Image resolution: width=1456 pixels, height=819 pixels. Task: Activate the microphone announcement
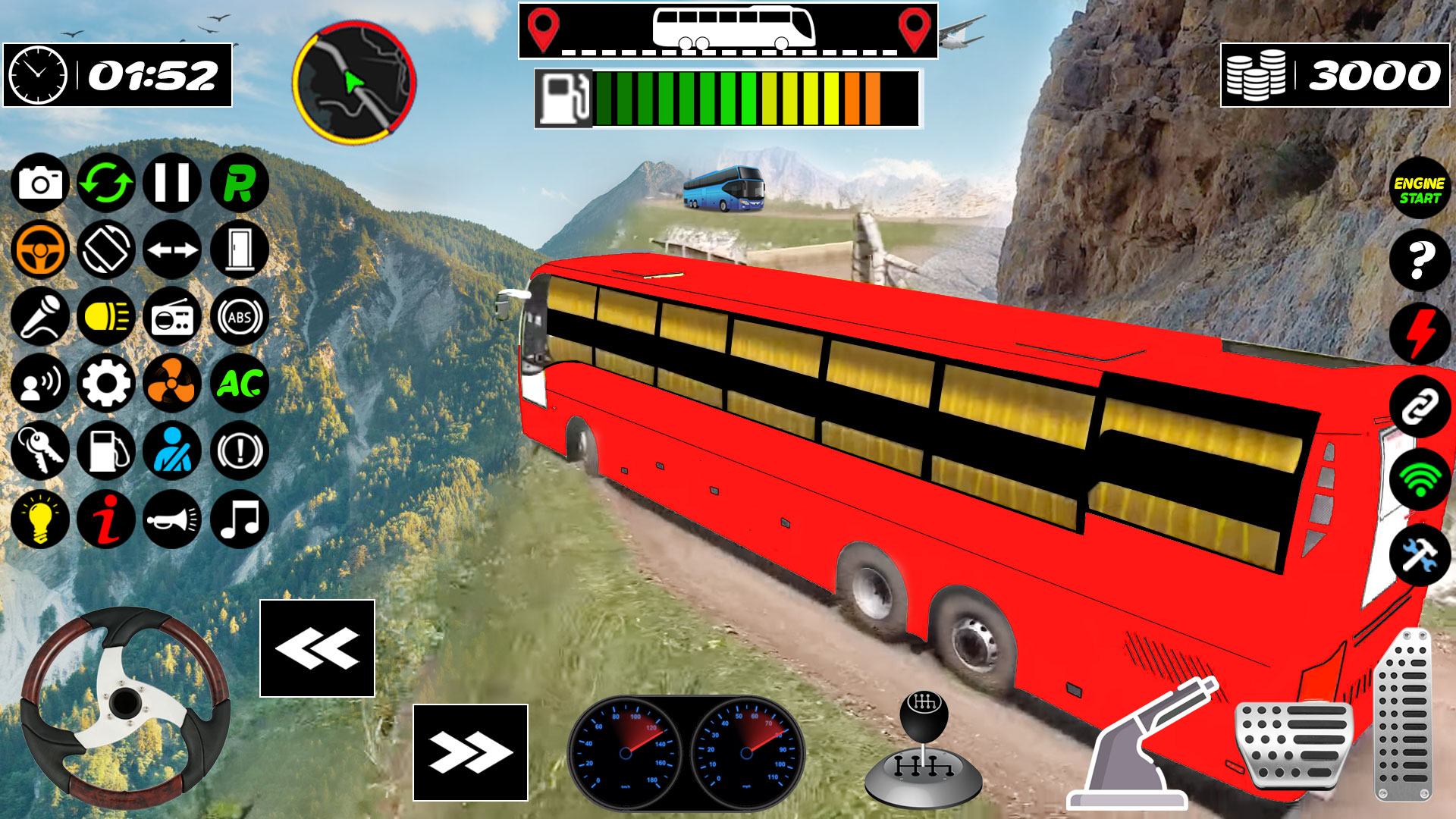tap(40, 316)
